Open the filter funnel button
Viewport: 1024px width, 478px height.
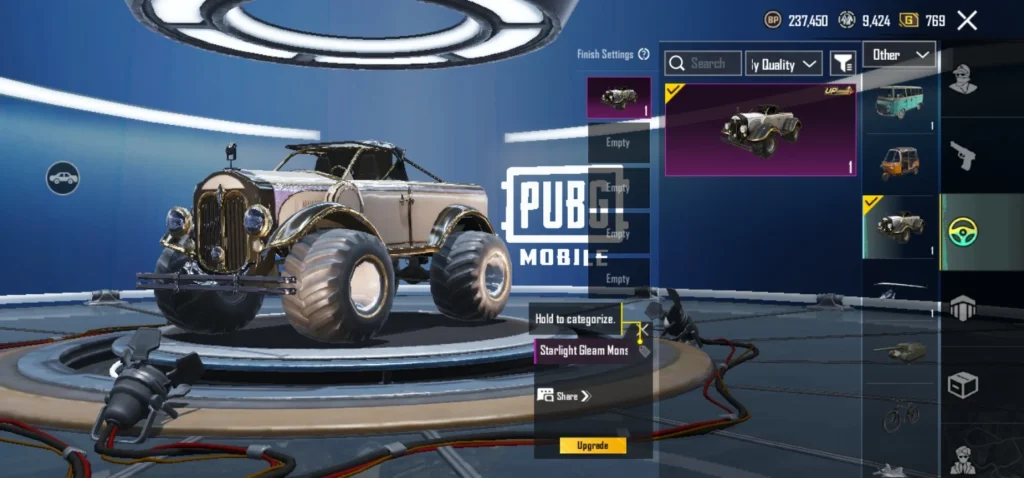tap(844, 64)
